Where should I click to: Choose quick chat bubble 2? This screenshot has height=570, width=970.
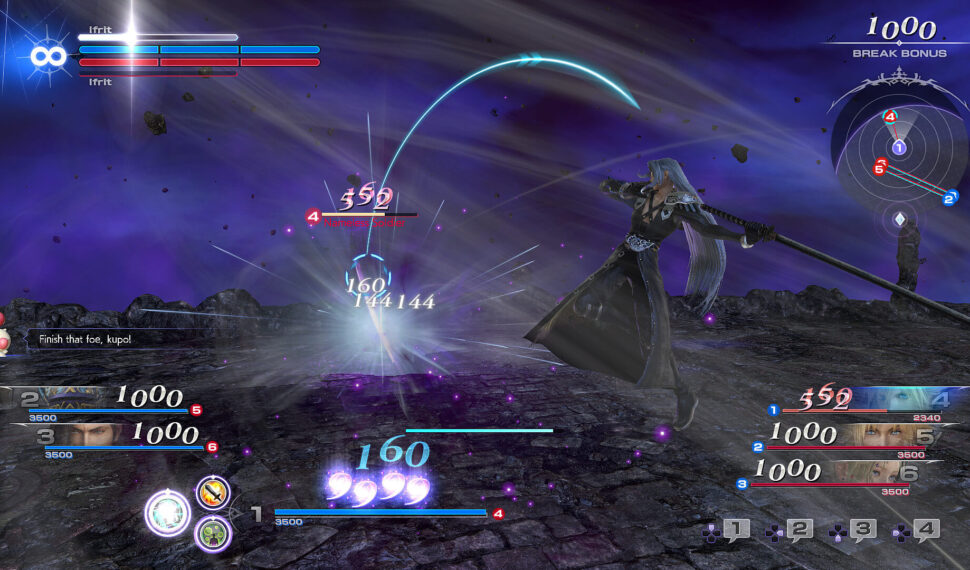coord(799,531)
